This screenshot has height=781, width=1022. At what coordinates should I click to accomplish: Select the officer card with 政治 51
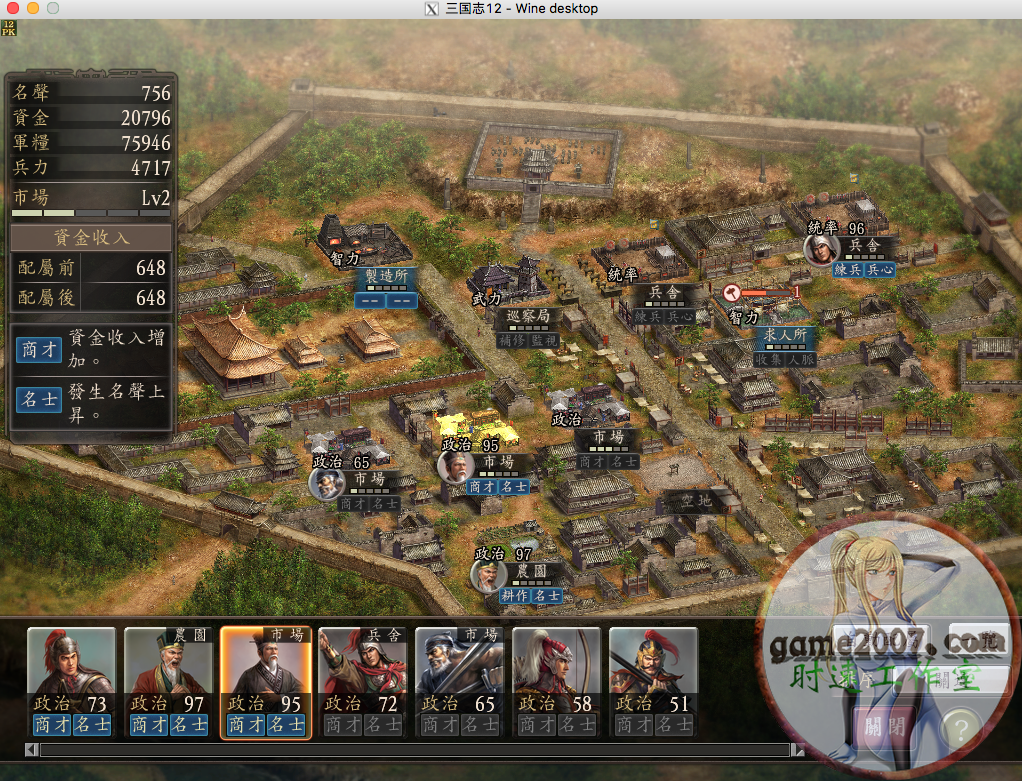(653, 682)
